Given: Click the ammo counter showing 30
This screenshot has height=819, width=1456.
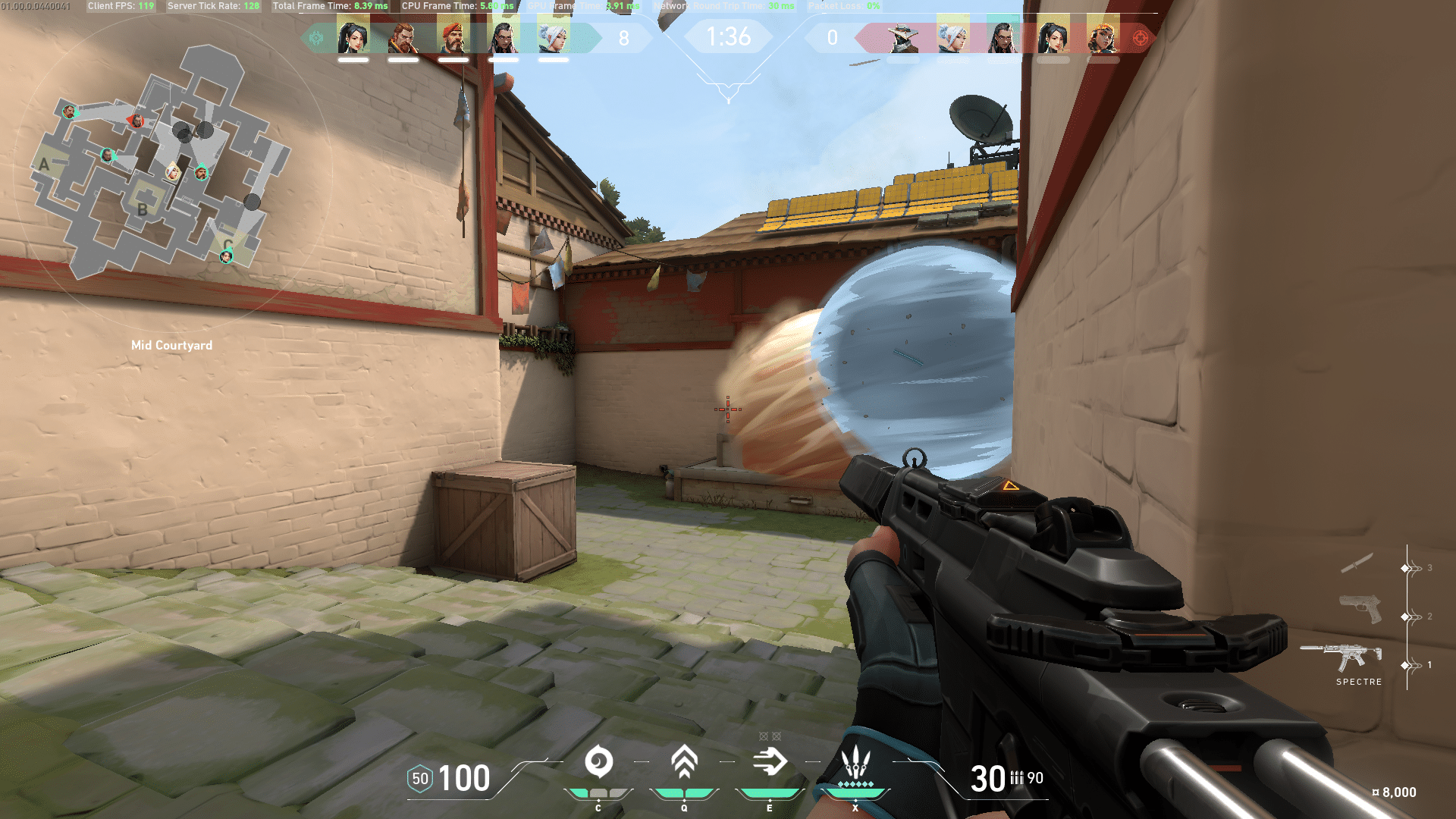Looking at the screenshot, I should 986,778.
